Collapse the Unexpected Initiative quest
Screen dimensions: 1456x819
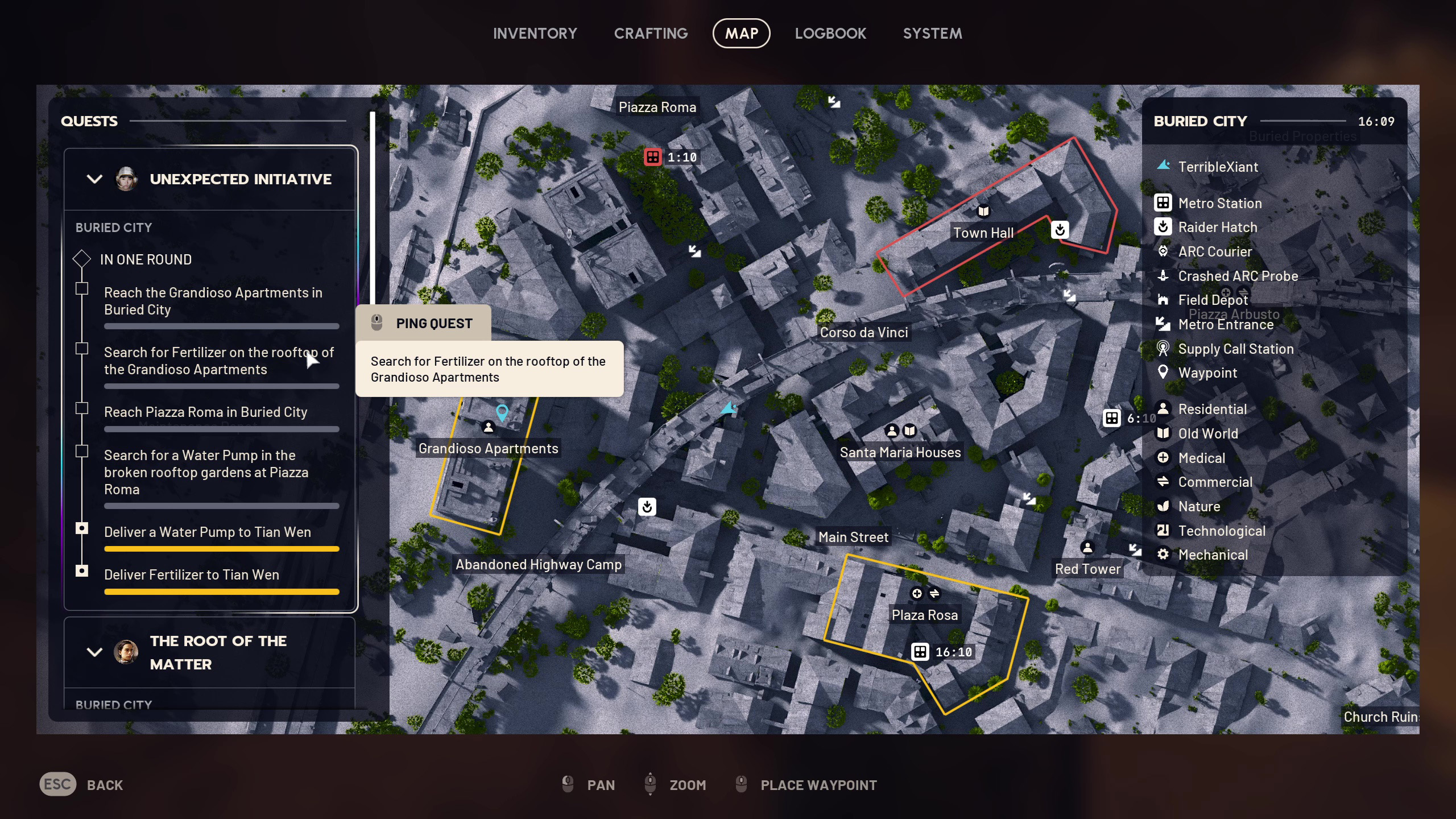point(94,179)
